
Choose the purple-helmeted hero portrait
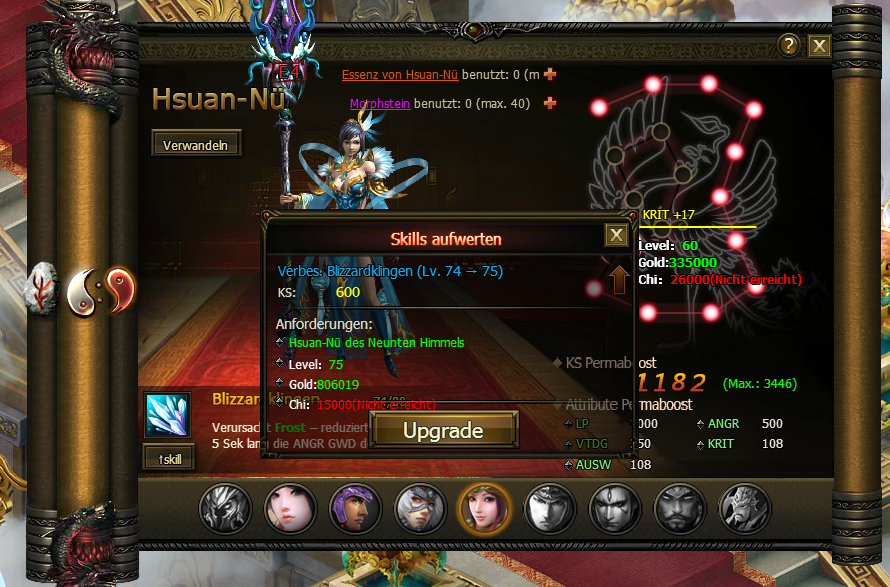click(353, 507)
